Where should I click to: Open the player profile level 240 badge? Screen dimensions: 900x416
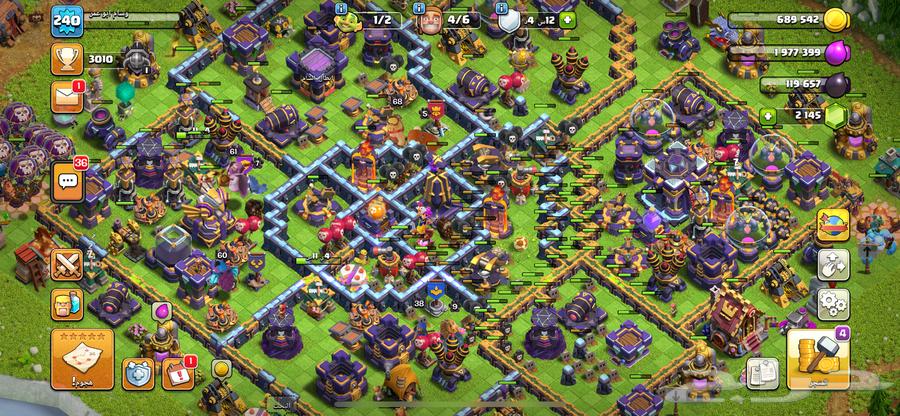67,22
